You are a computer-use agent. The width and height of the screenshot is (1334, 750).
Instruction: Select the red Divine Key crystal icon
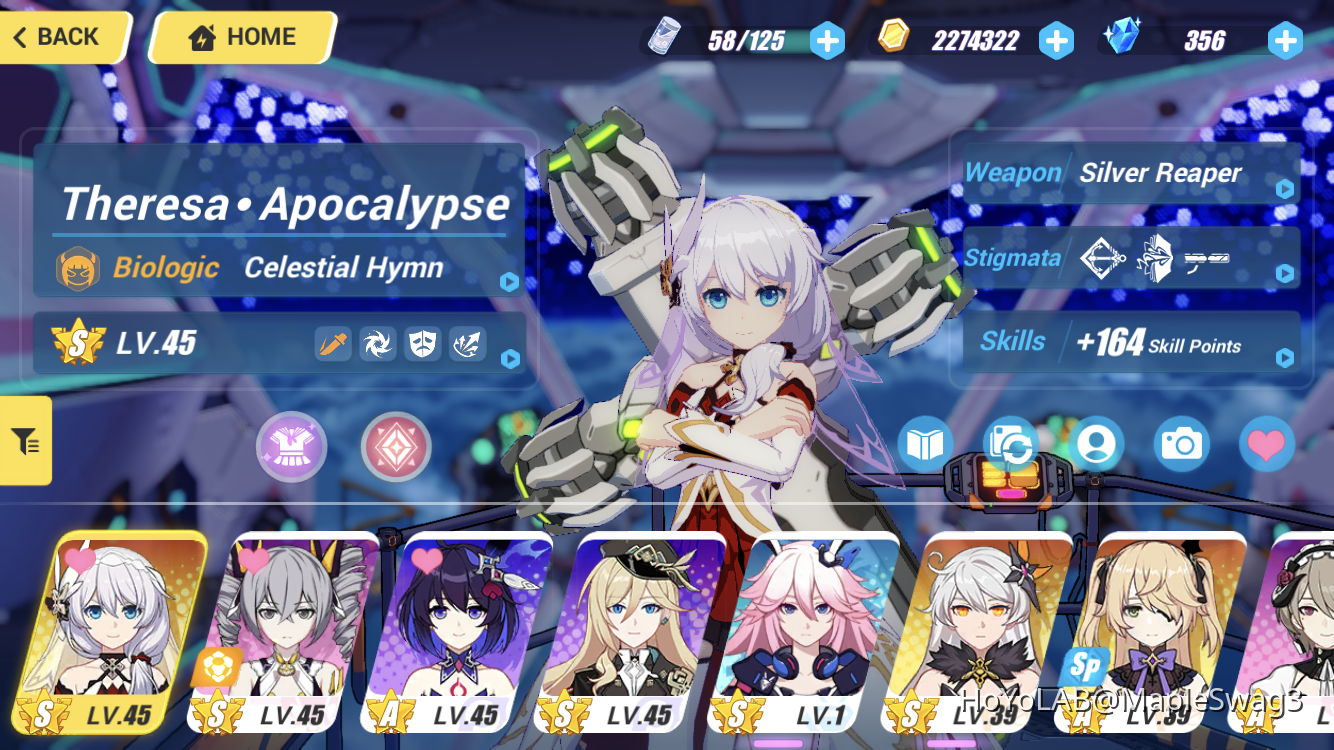click(x=396, y=447)
